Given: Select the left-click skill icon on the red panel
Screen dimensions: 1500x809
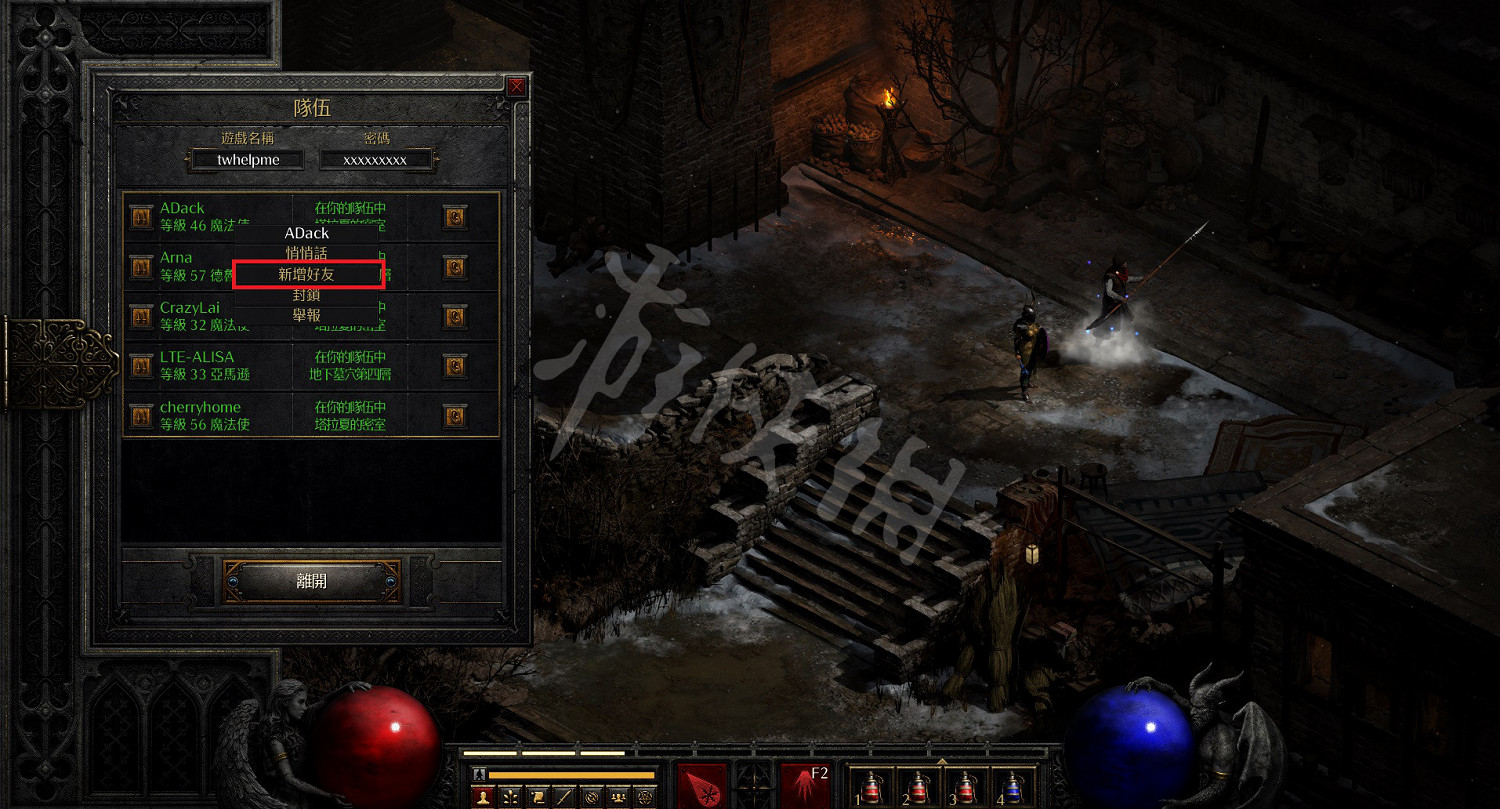Looking at the screenshot, I should pyautogui.click(x=702, y=785).
